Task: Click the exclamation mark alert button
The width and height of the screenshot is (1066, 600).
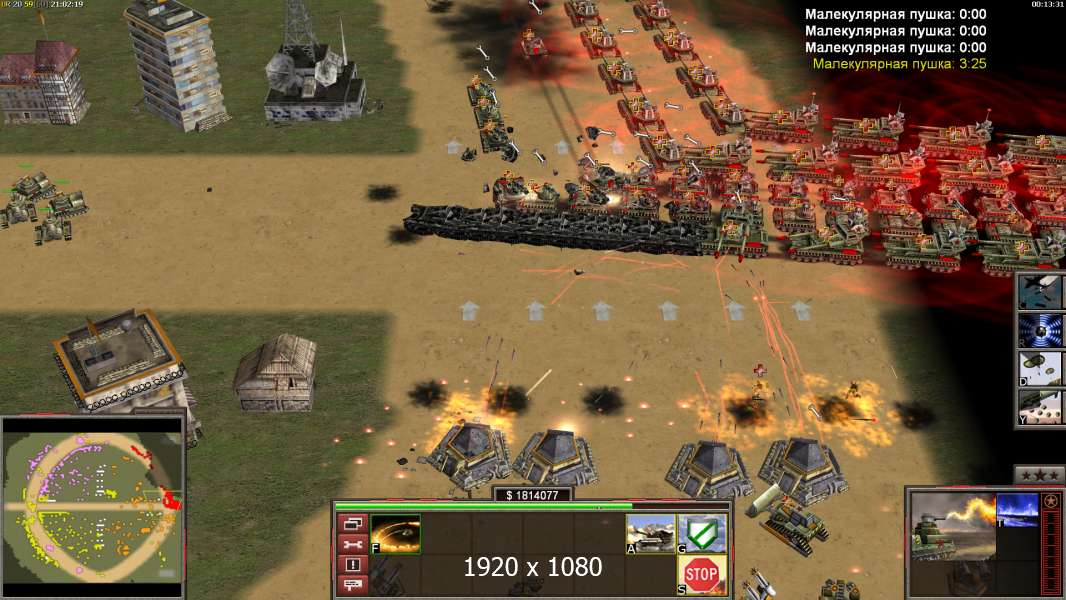Action: point(352,565)
